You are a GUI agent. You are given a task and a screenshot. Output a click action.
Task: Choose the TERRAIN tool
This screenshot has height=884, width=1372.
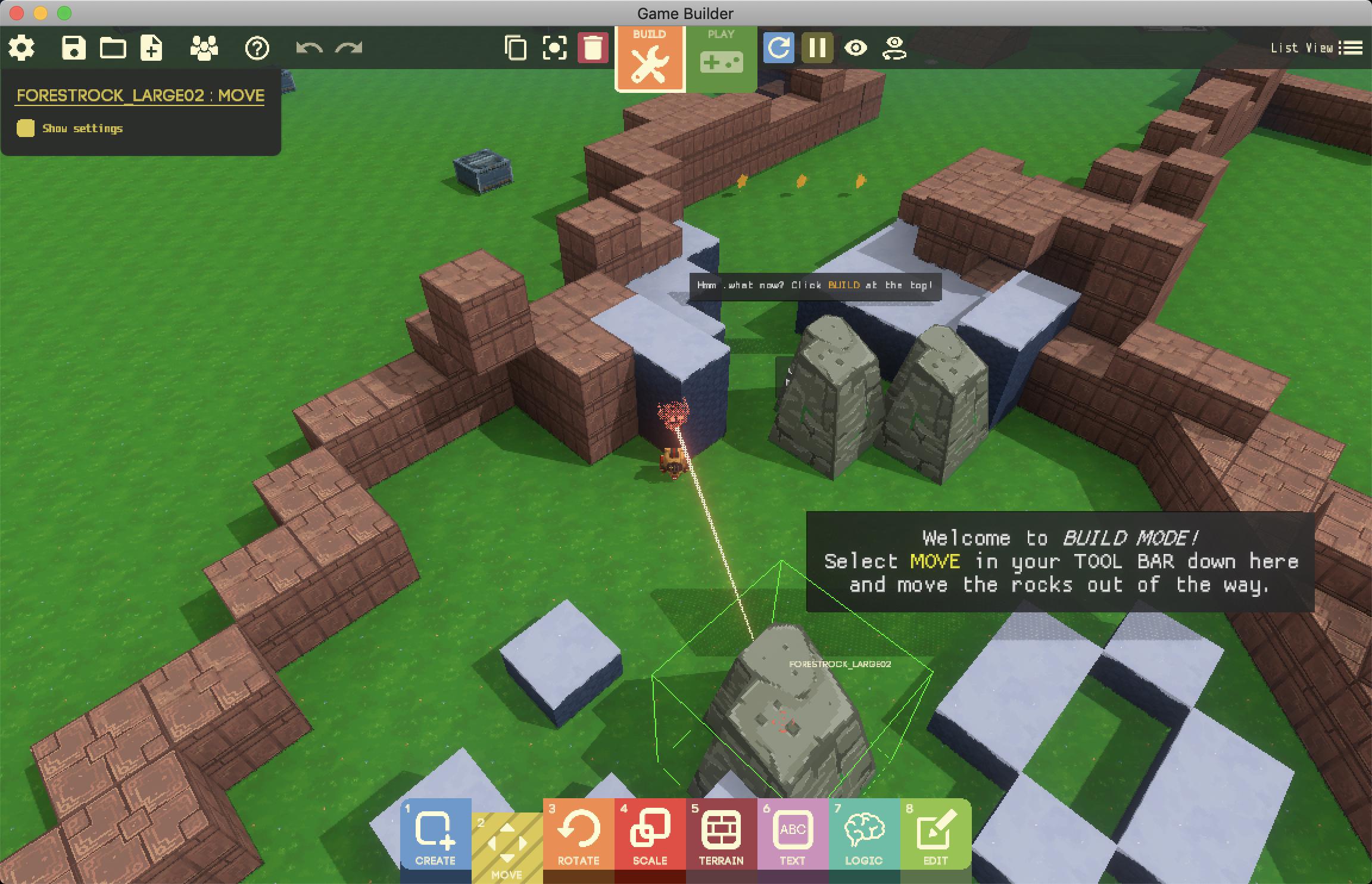tap(721, 834)
